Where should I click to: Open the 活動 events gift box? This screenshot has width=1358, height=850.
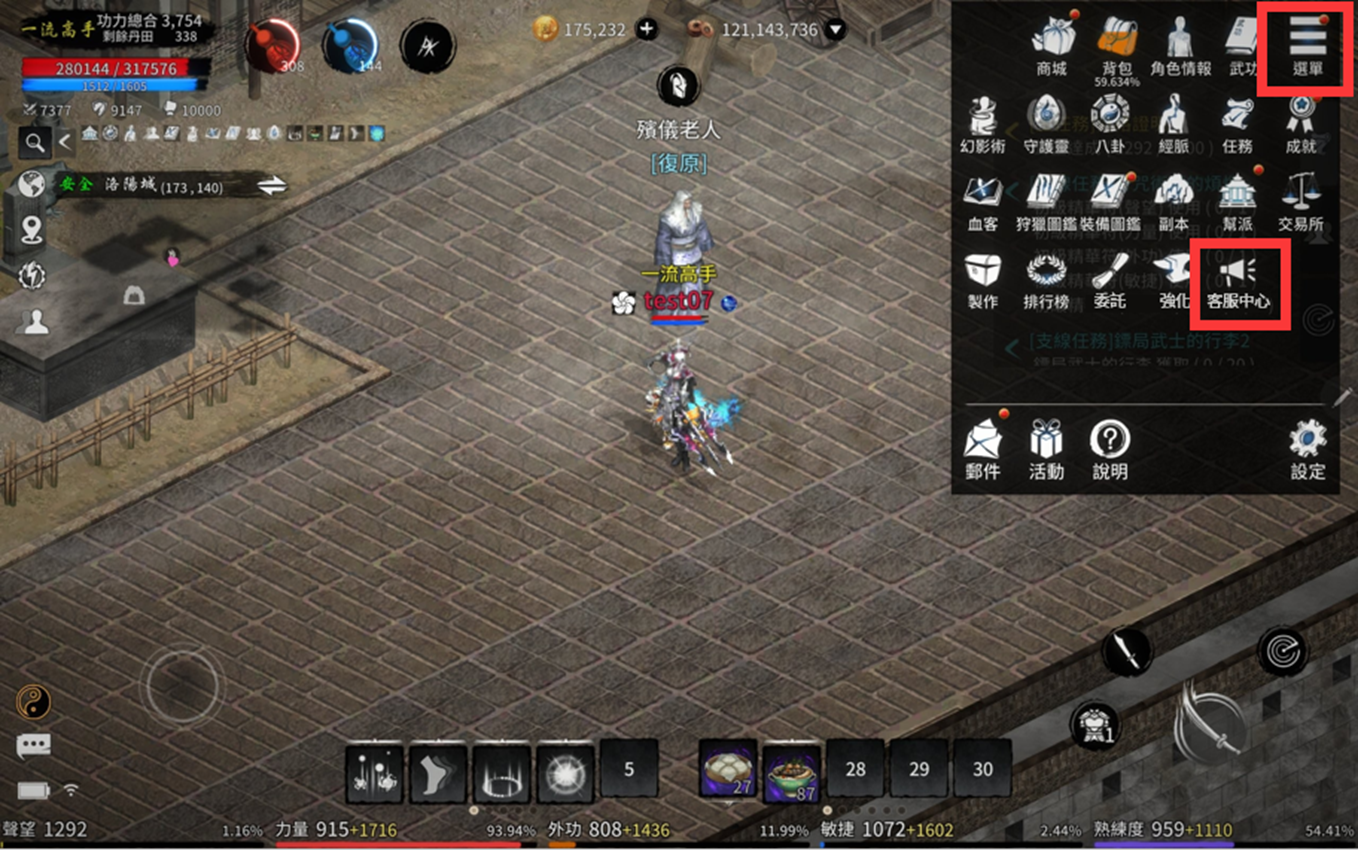tap(1046, 447)
